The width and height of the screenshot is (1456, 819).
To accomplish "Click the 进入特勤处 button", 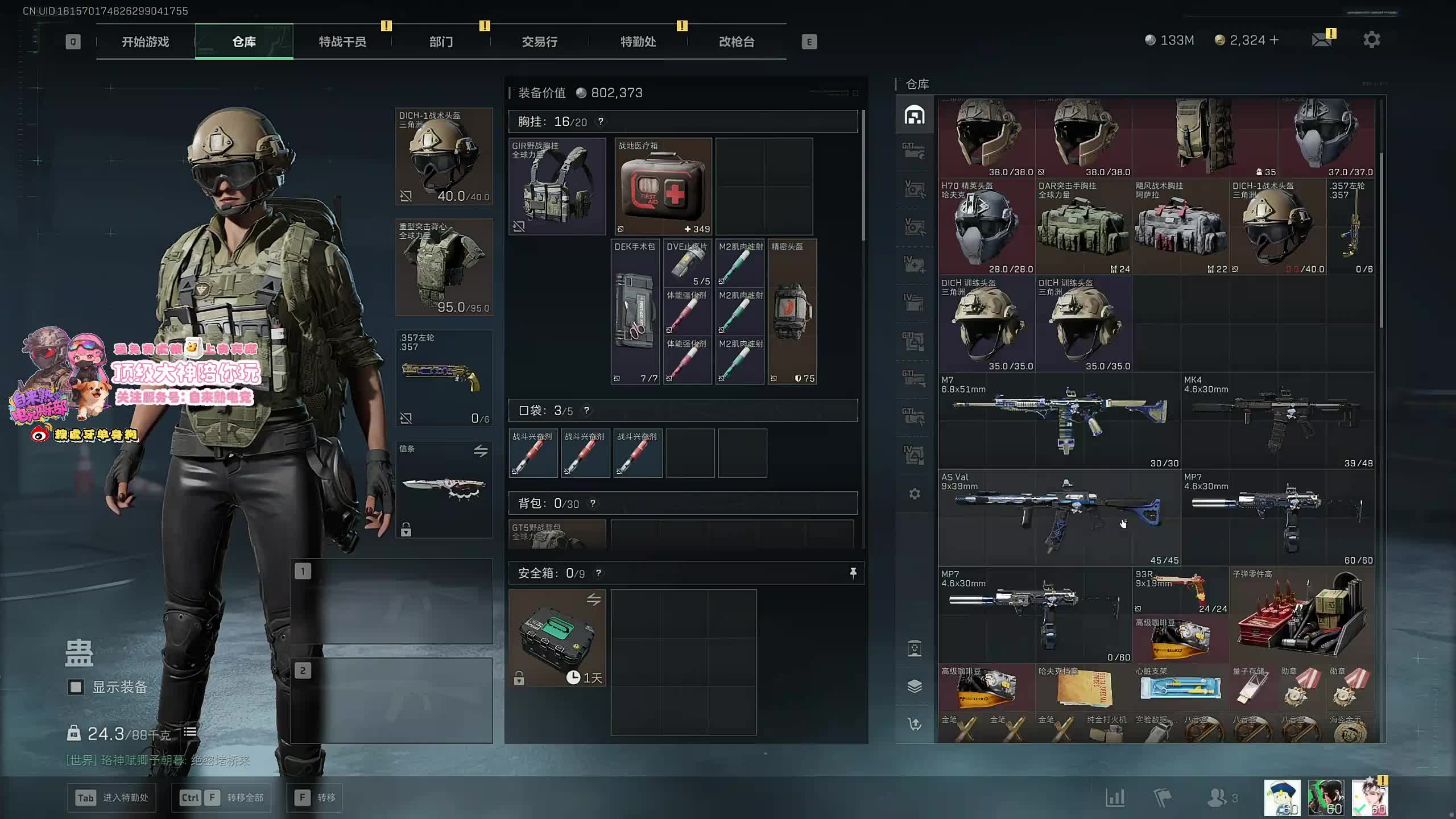I will pyautogui.click(x=111, y=797).
